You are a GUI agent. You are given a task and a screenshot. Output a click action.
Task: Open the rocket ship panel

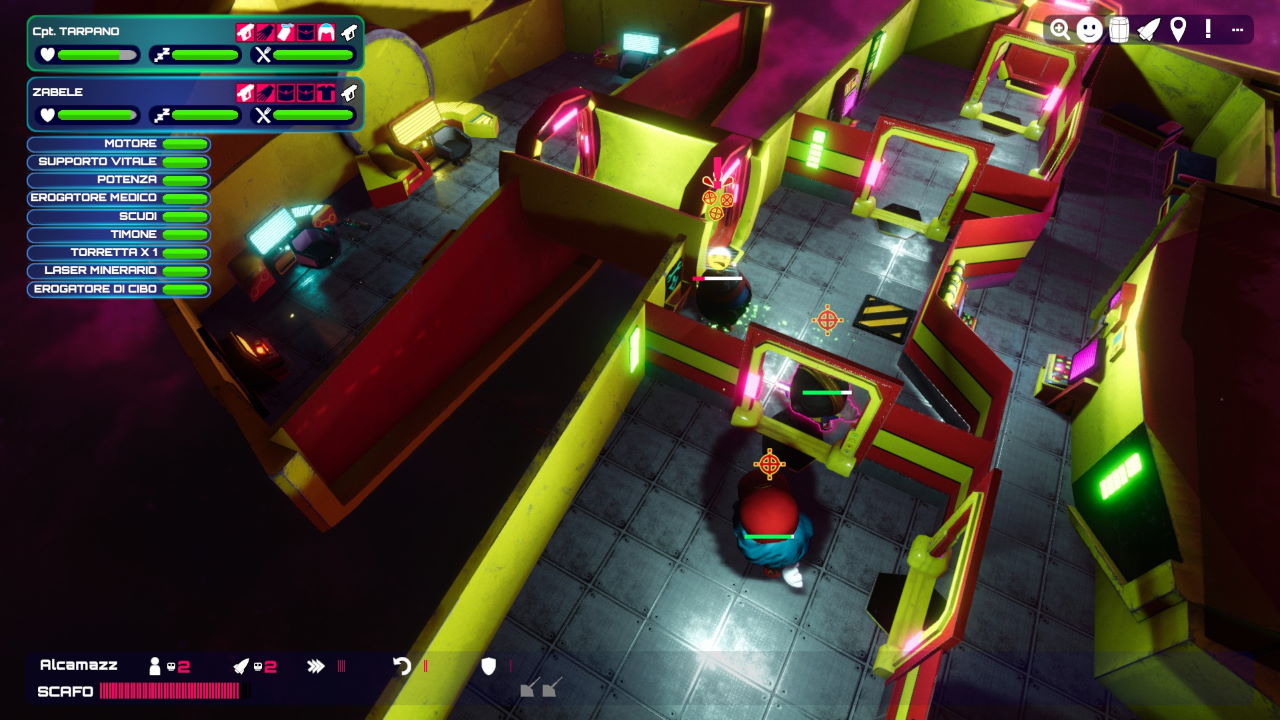click(x=1149, y=30)
